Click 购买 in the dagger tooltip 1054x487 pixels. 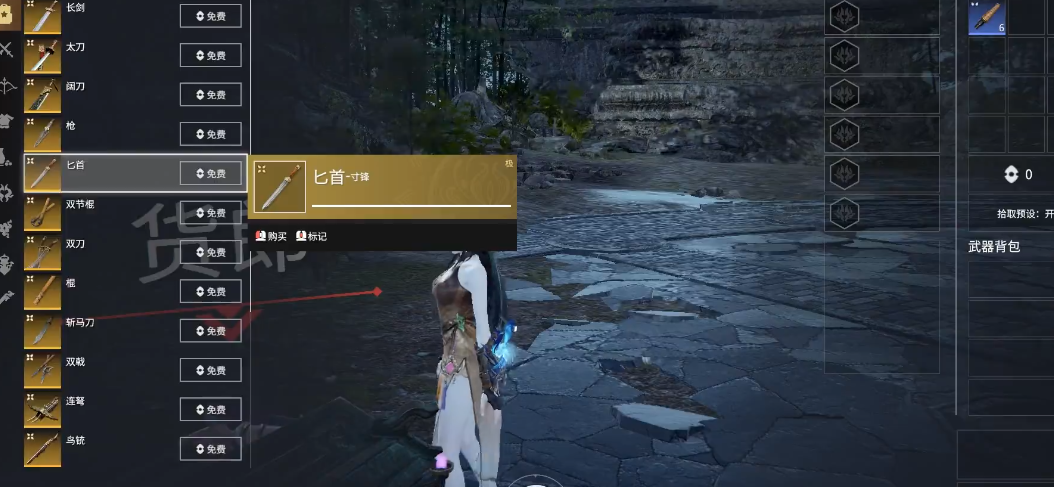(271, 237)
